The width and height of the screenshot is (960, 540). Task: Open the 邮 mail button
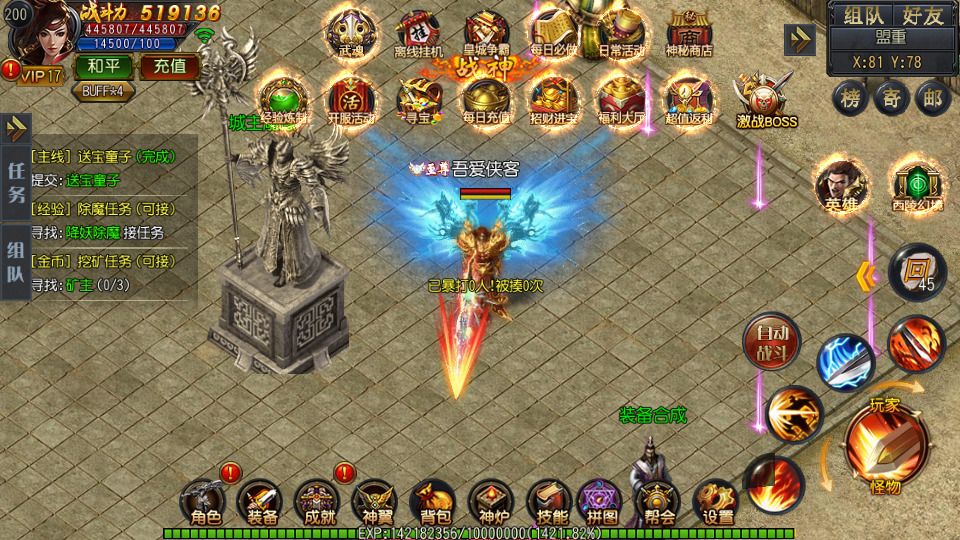[932, 97]
